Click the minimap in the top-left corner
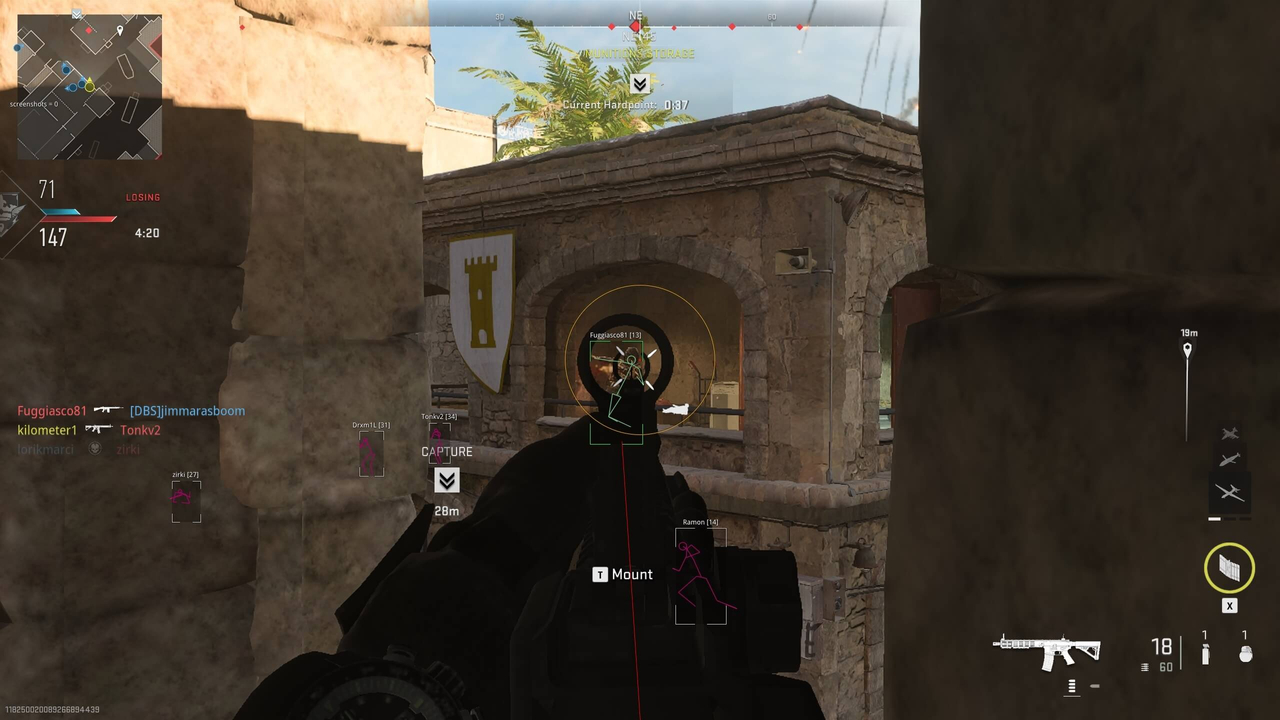Screen dimensions: 1280x720 click(x=88, y=85)
